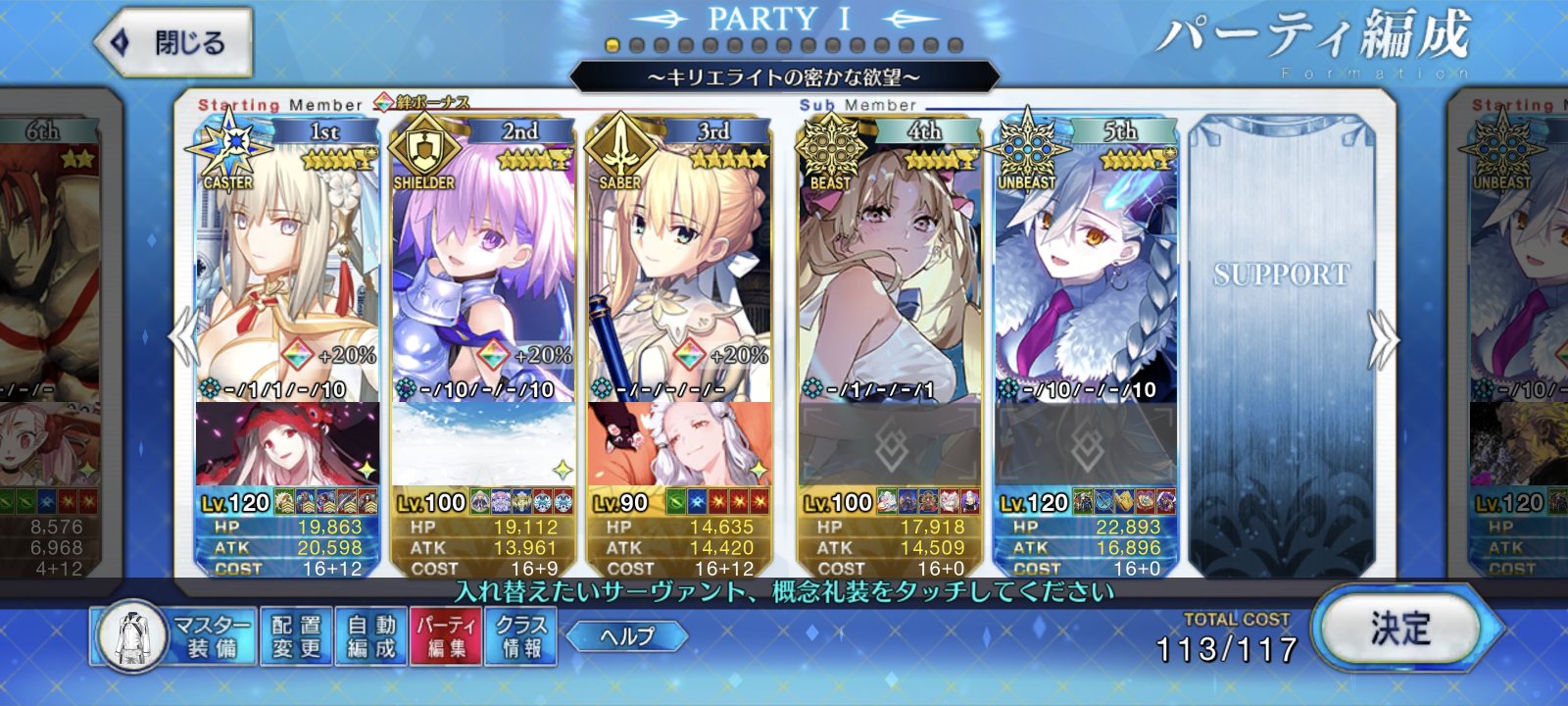Change the Caster's red-hooded craft essence
The image size is (1568, 706).
[x=287, y=444]
